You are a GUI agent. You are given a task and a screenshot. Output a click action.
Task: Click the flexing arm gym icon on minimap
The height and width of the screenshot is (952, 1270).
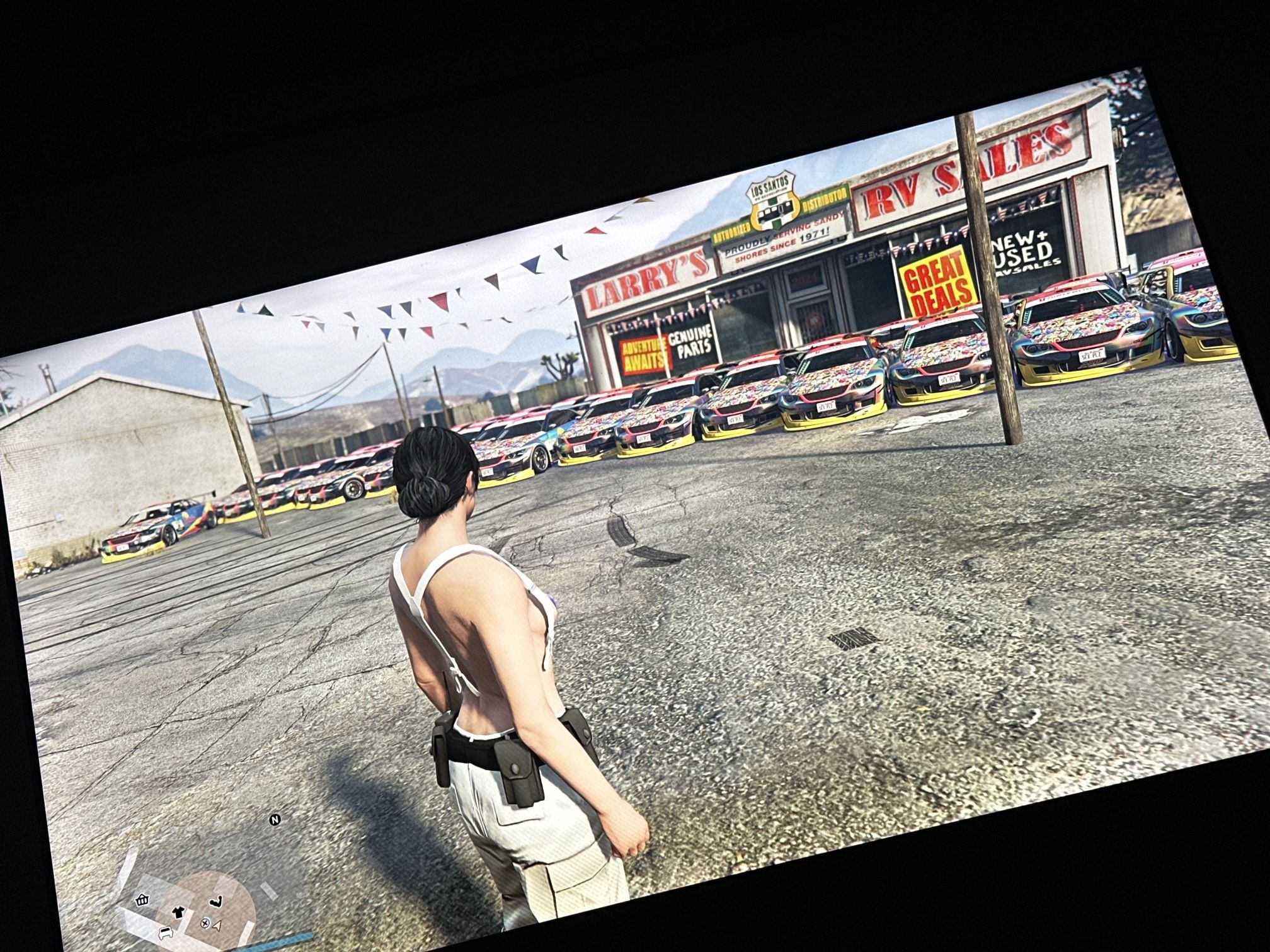click(215, 902)
